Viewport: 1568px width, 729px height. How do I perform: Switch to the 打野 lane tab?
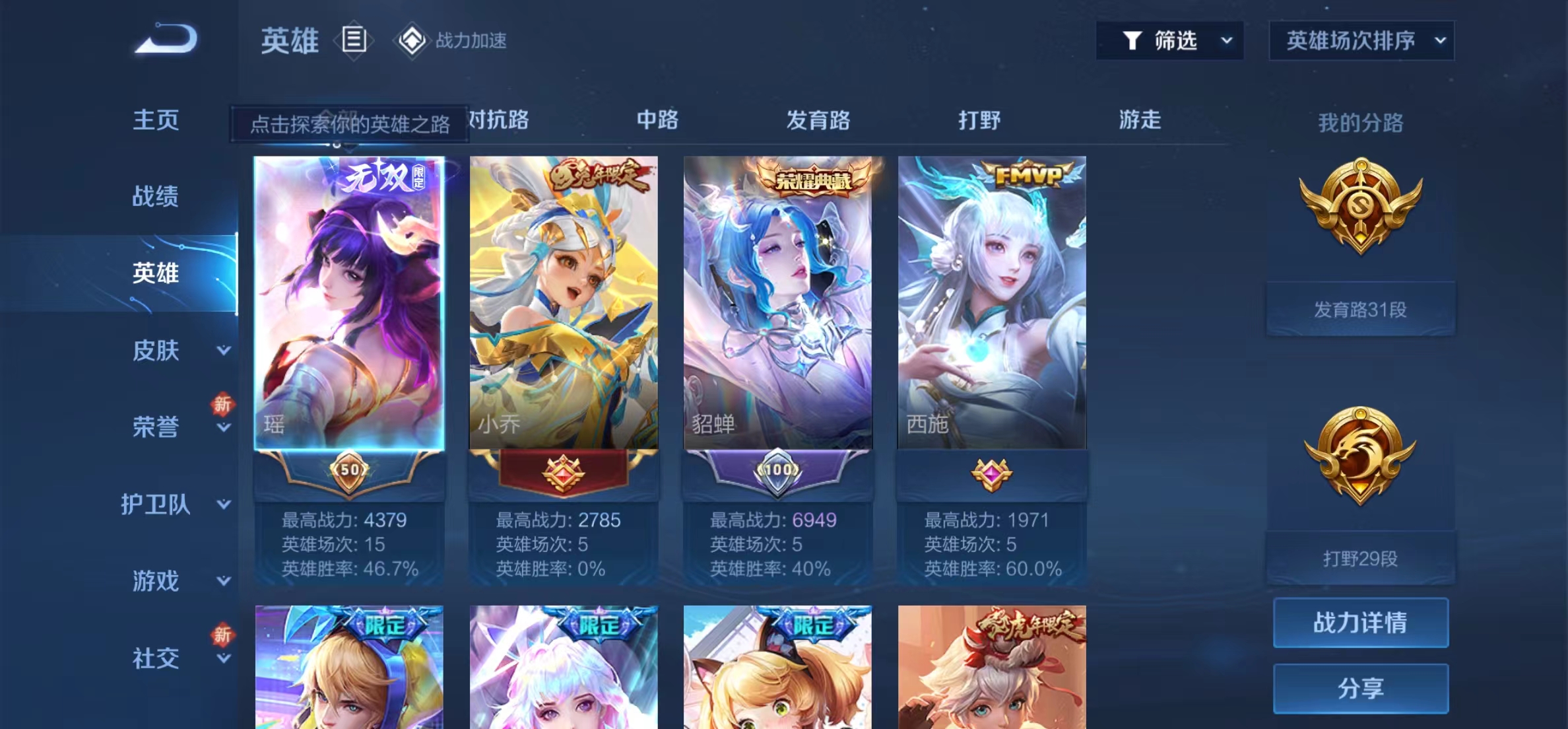pyautogui.click(x=980, y=121)
